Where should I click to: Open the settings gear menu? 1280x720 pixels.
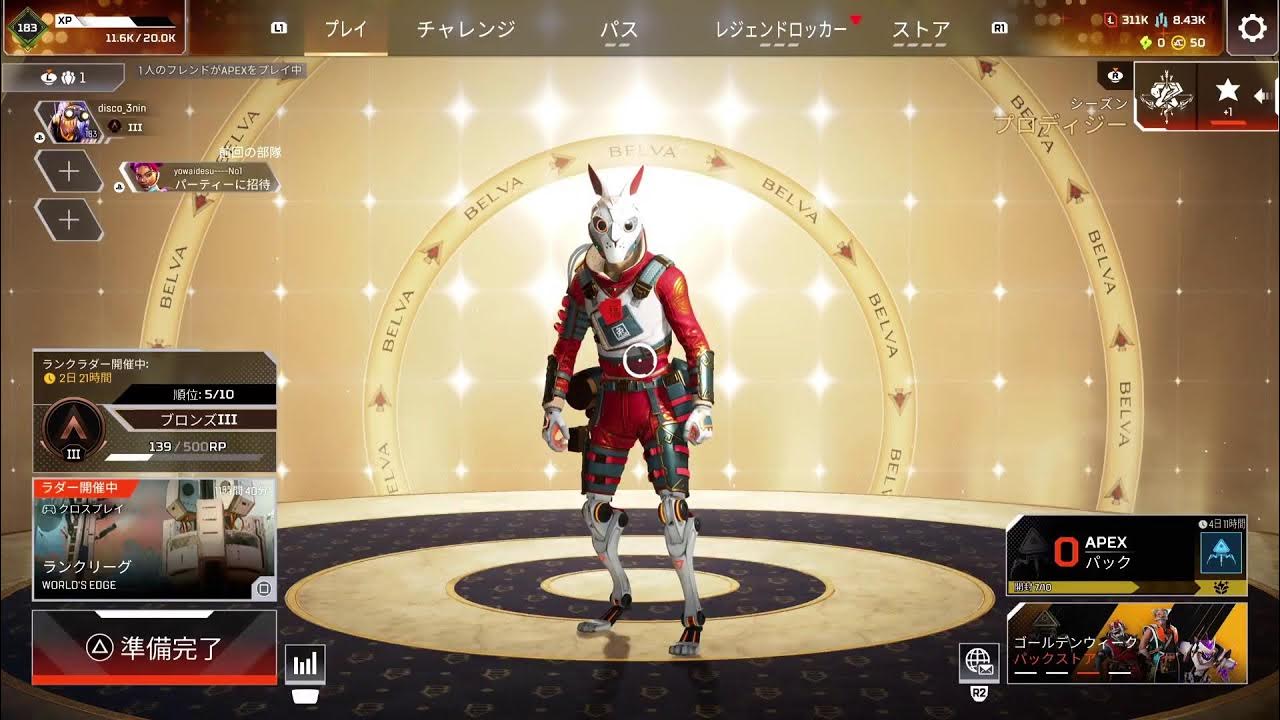click(1250, 29)
